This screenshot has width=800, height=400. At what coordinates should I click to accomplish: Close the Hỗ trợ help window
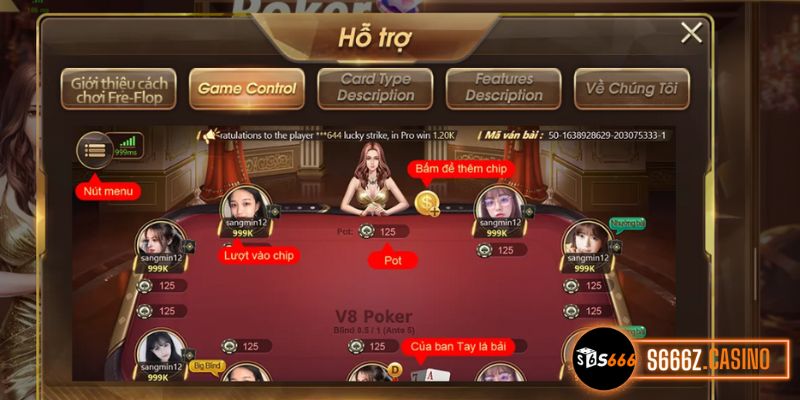[x=691, y=33]
